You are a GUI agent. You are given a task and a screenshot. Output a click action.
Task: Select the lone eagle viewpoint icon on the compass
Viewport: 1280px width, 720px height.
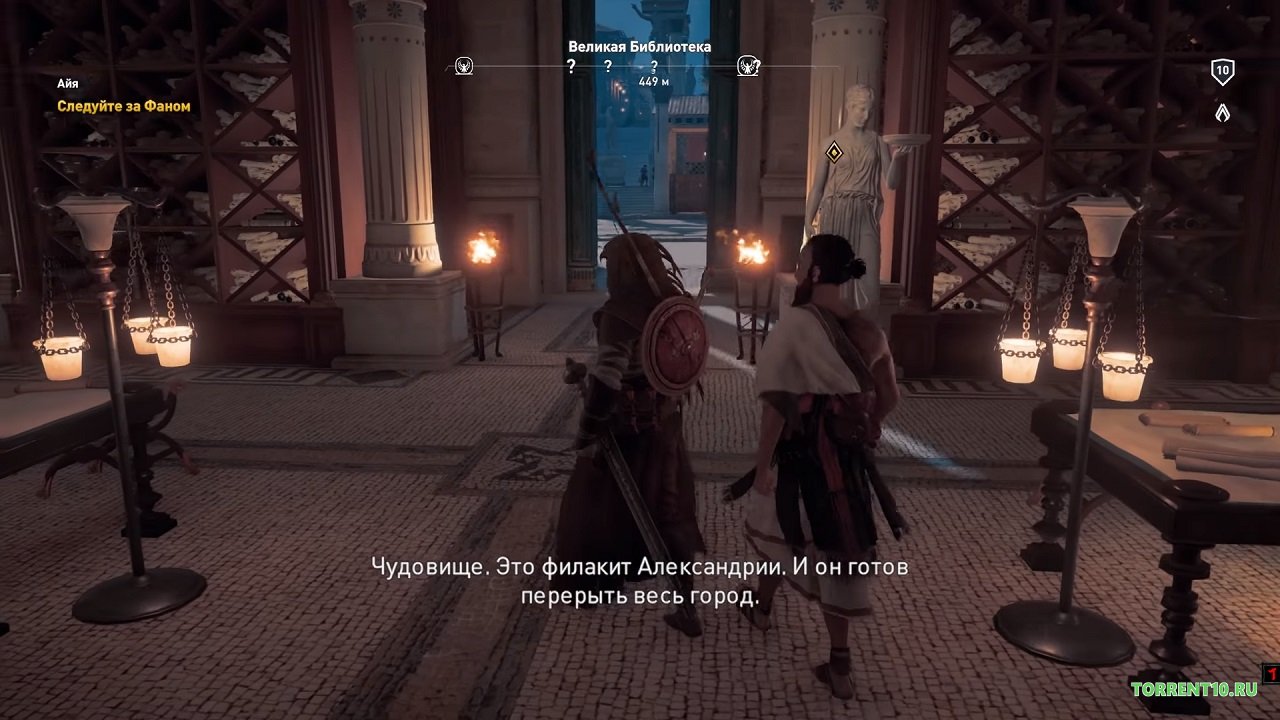[464, 67]
